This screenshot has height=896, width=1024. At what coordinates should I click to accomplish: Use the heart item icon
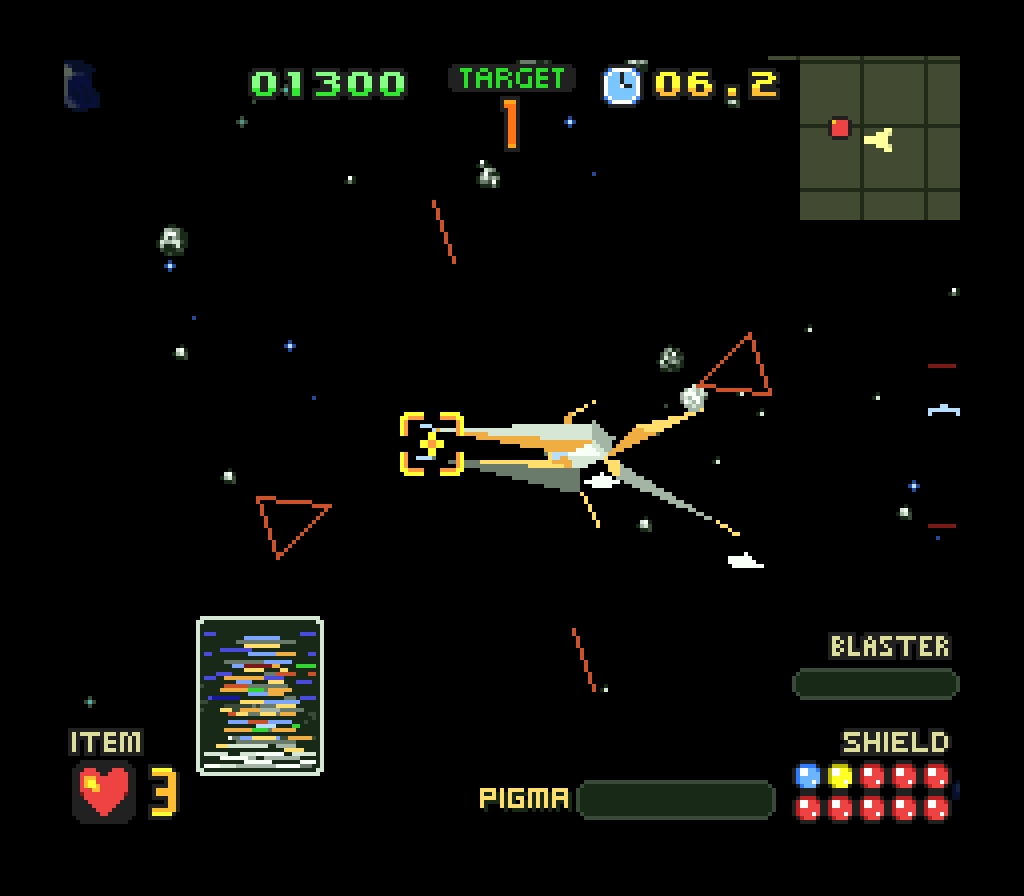(x=104, y=791)
